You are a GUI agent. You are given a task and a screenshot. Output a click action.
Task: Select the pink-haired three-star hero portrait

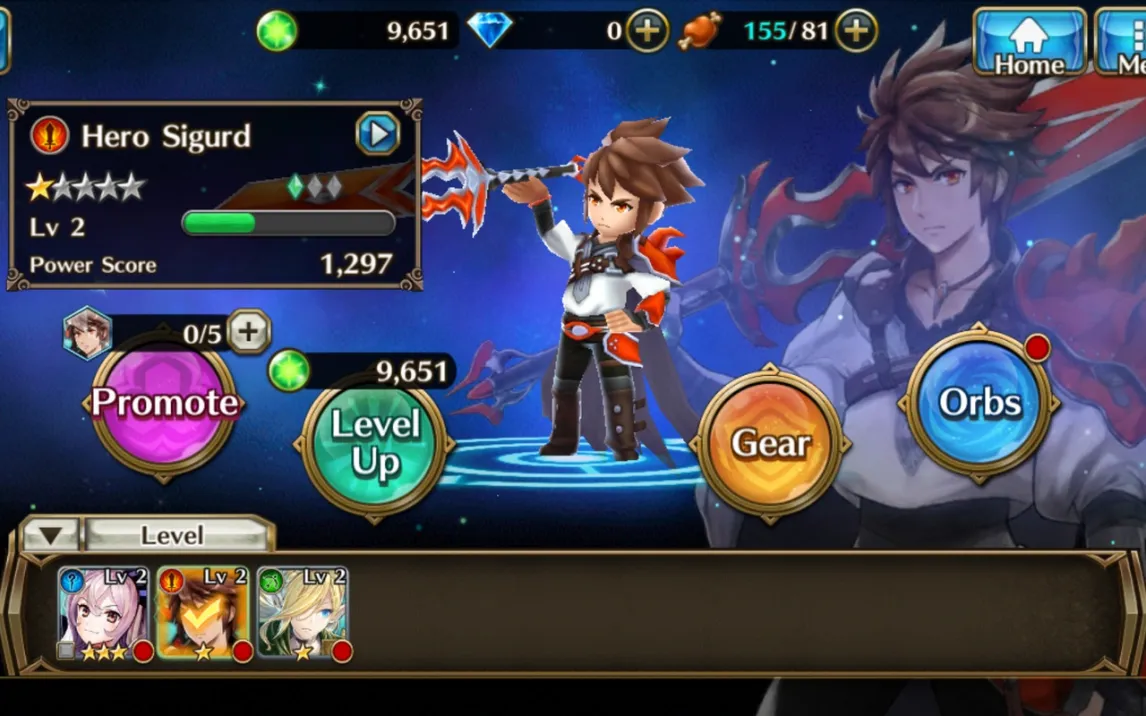coord(103,612)
